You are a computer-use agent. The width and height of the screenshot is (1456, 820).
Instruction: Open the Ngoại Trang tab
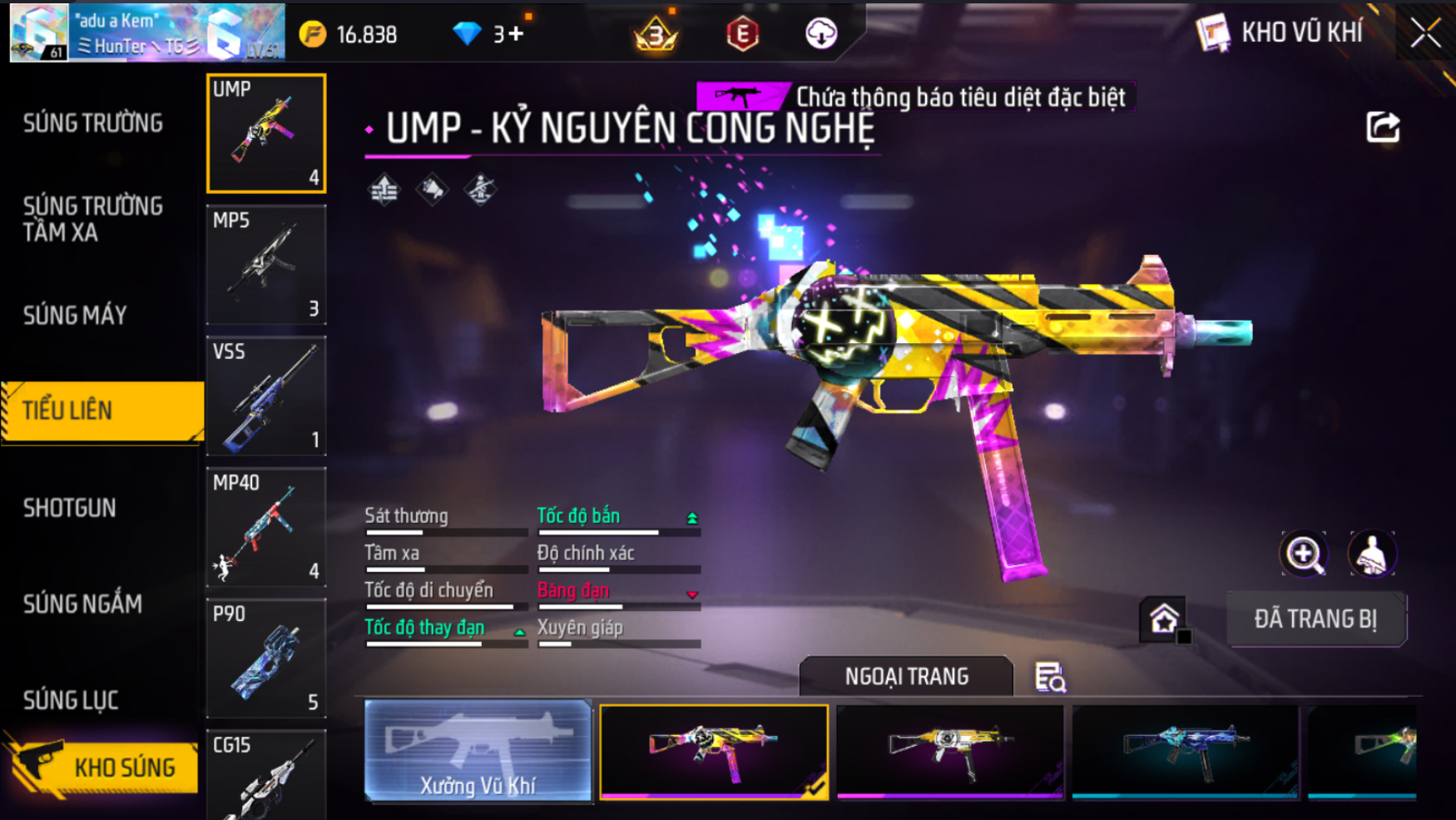pos(906,676)
